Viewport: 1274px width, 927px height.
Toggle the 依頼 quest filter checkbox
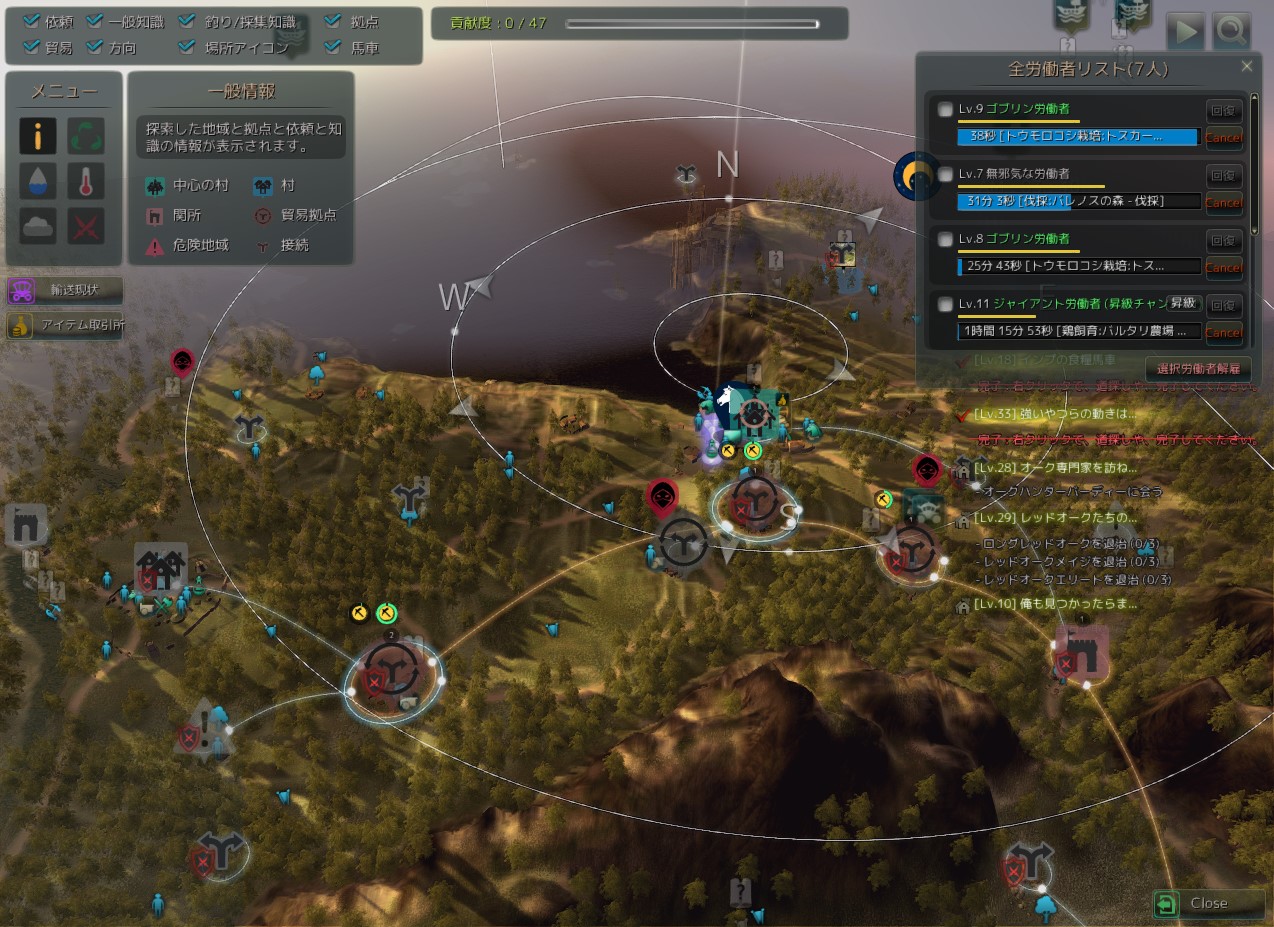coord(31,21)
